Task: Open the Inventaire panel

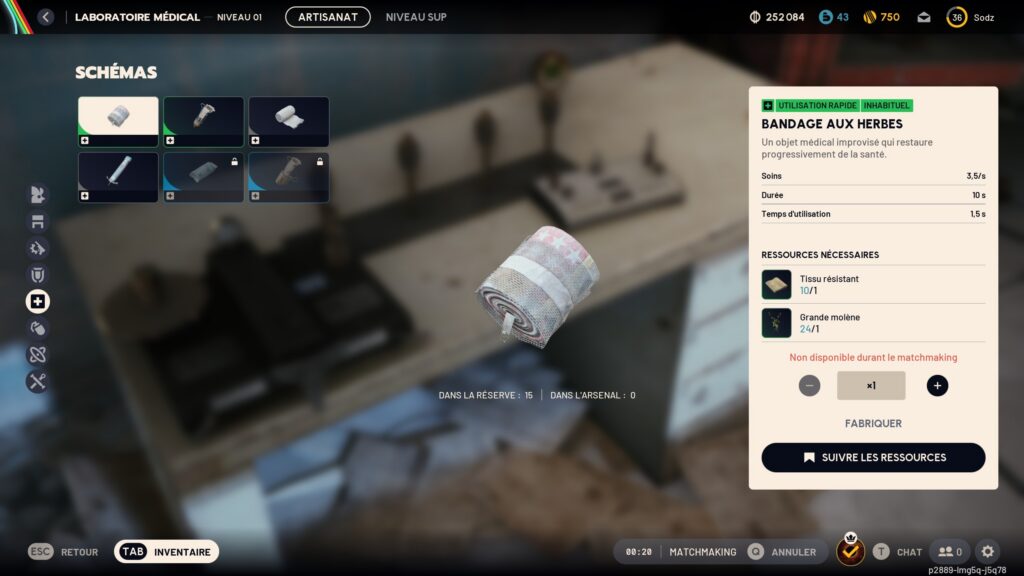Action: [x=166, y=551]
